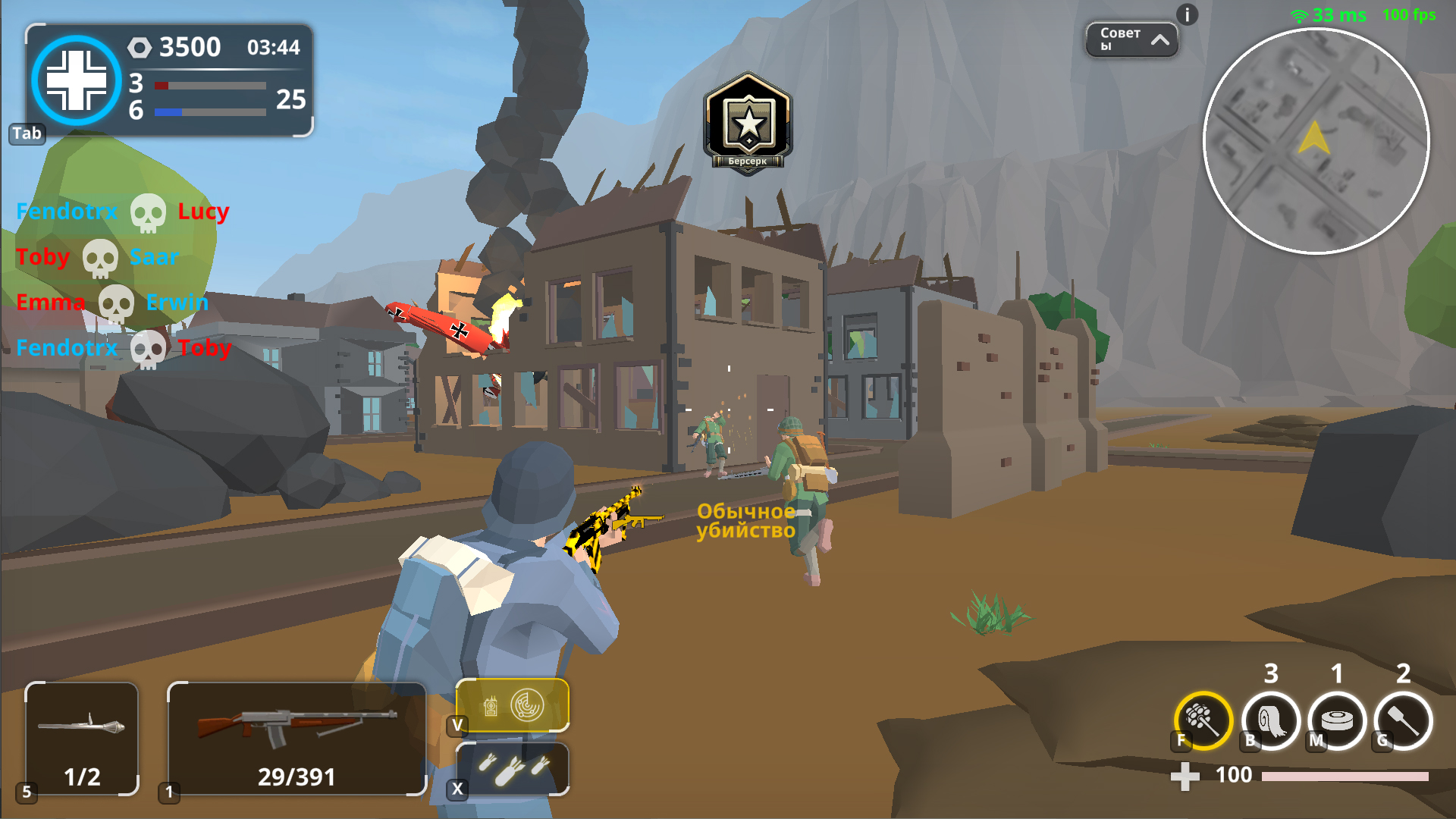Click the Wi-Fi signal icon next to 33 ms
The height and width of the screenshot is (819, 1456).
click(1299, 14)
